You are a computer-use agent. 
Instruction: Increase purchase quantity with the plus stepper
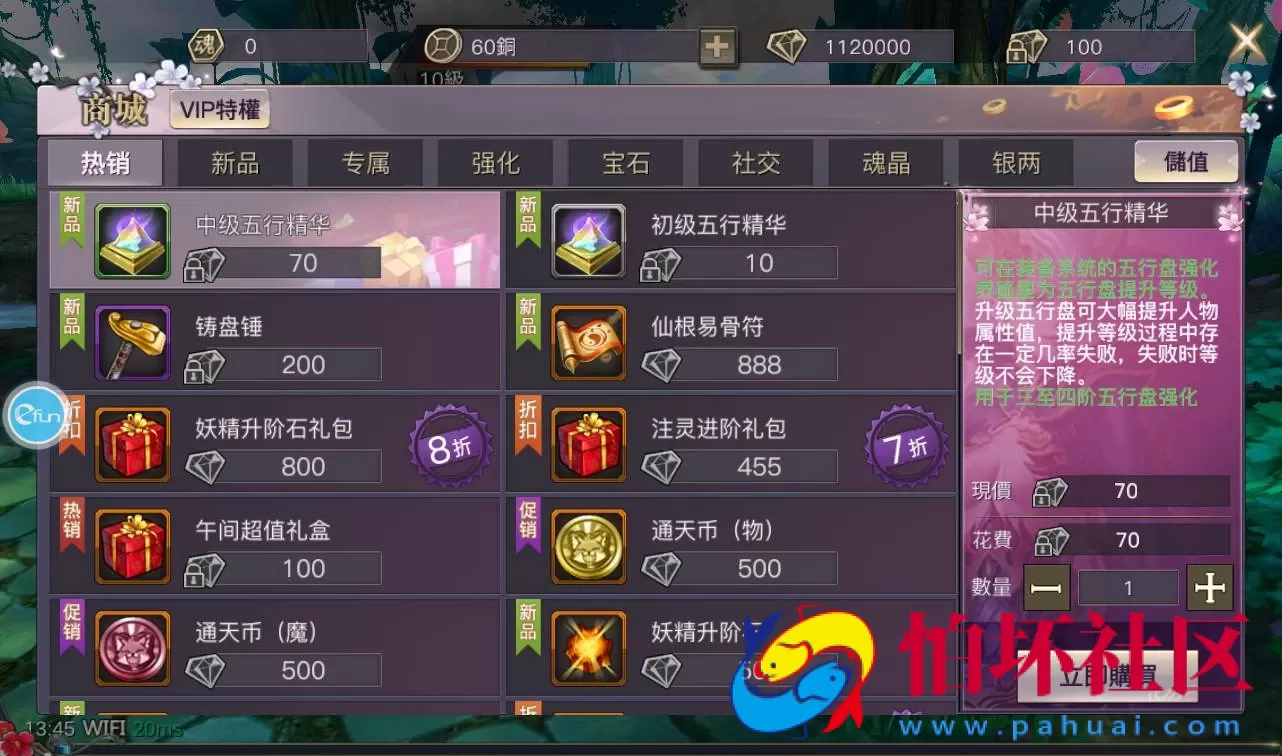click(1209, 589)
